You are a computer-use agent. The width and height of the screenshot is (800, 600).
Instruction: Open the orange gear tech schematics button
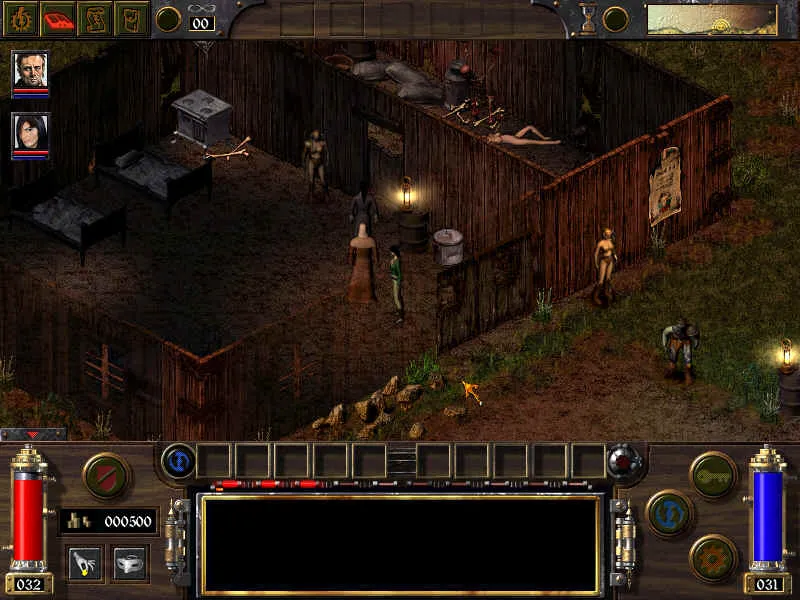pyautogui.click(x=713, y=557)
